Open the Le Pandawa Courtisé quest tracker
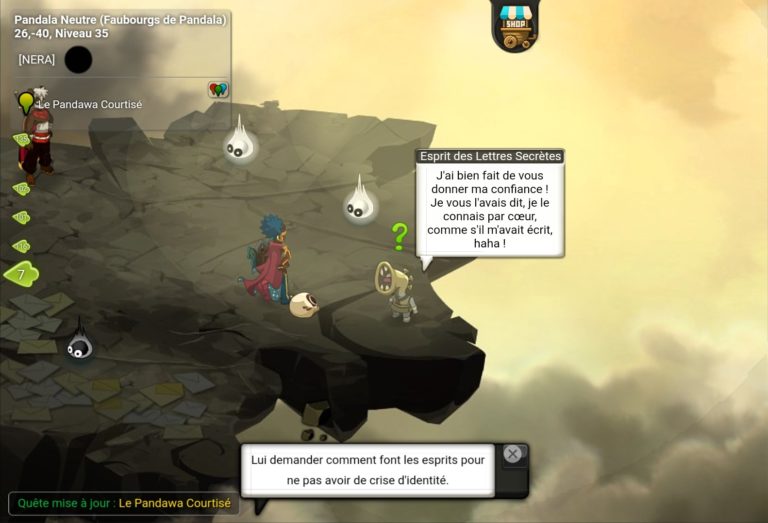 coord(89,104)
